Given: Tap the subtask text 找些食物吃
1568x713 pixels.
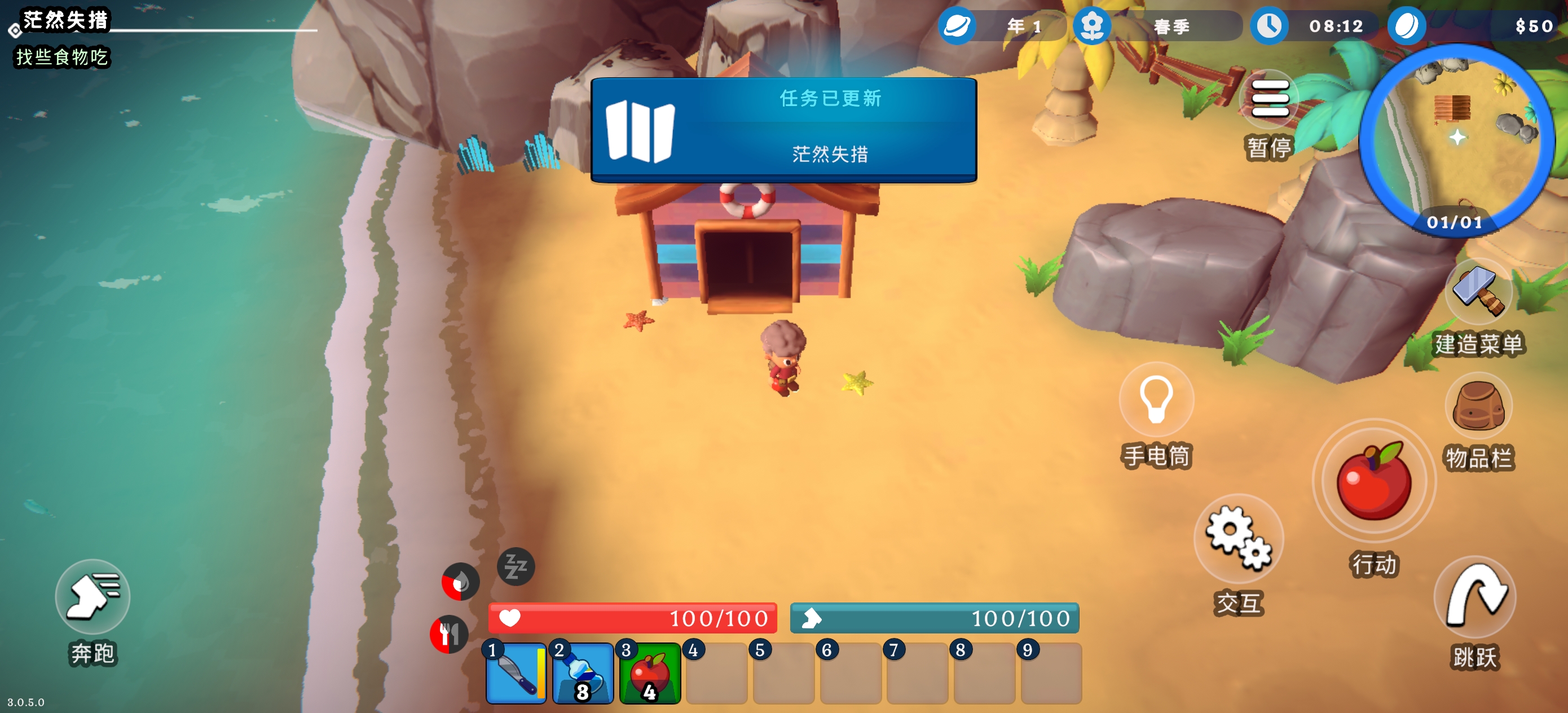Looking at the screenshot, I should [x=60, y=58].
